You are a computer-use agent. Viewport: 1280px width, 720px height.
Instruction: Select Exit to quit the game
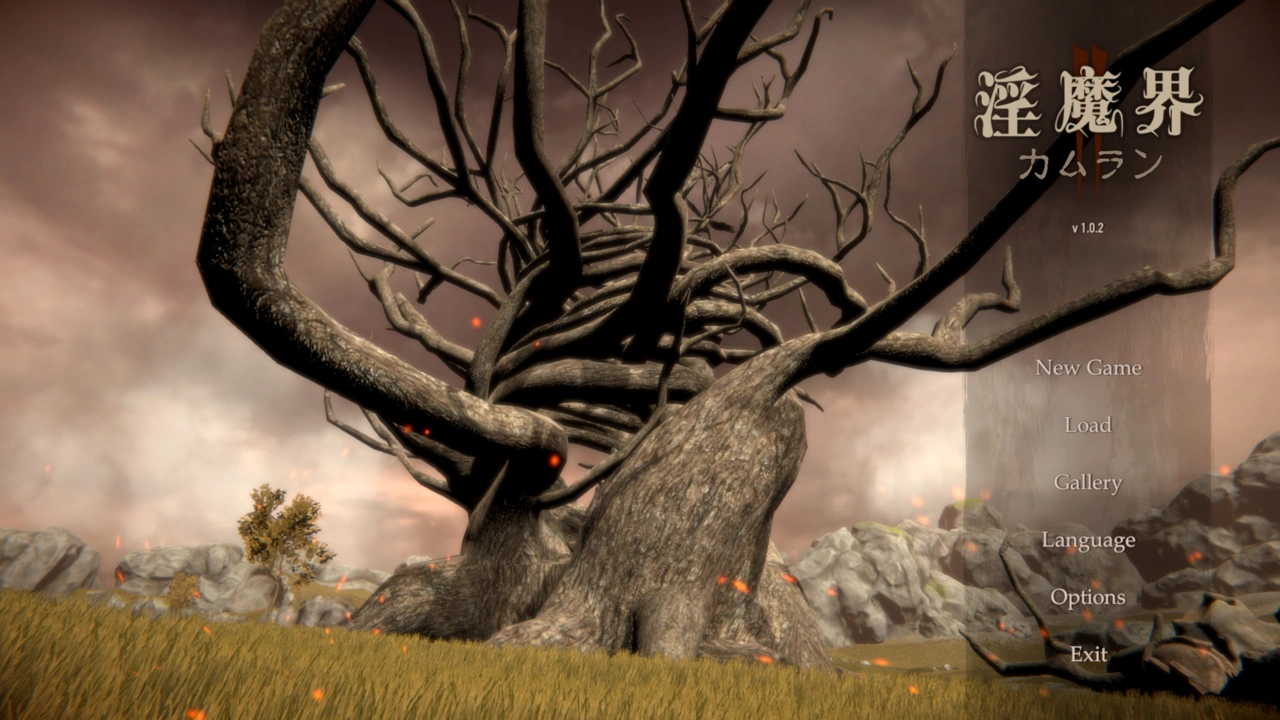(x=1088, y=655)
